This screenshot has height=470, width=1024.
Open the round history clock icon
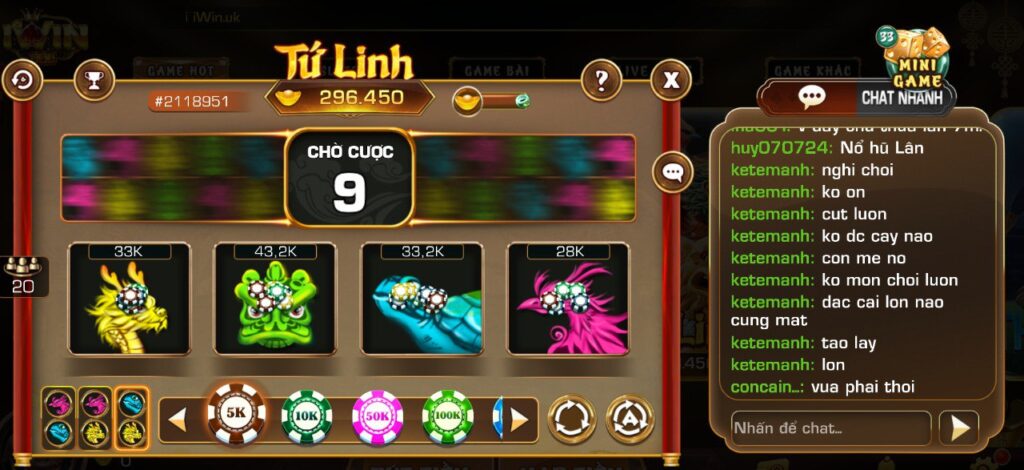click(22, 79)
